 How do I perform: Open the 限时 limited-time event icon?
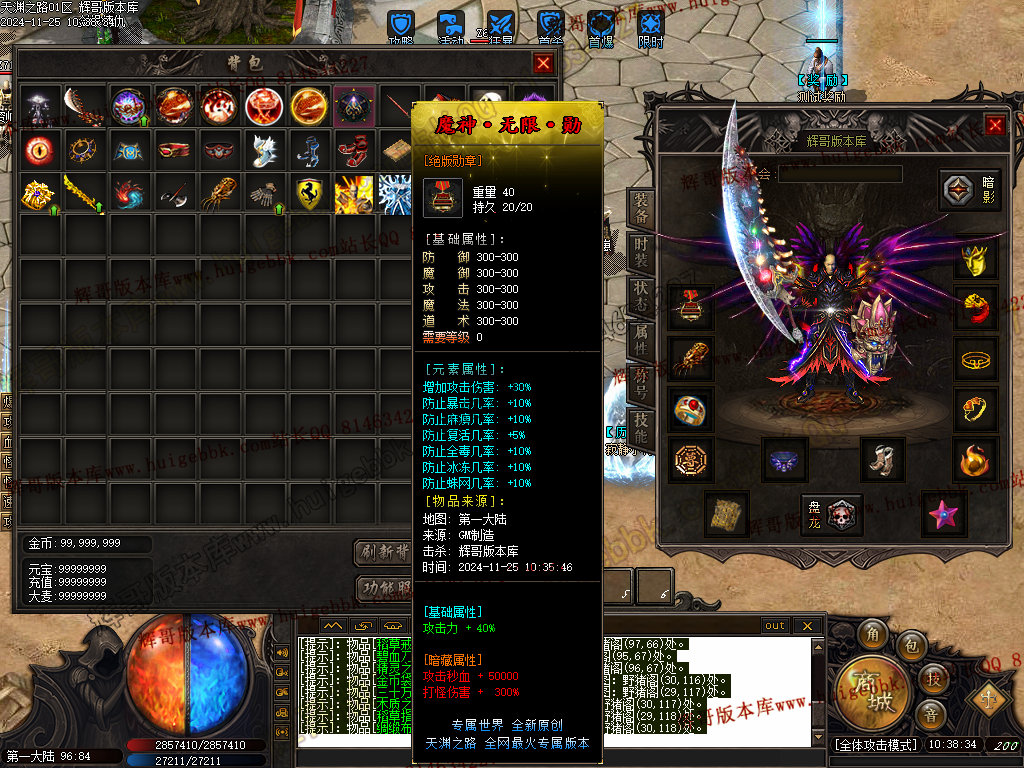651,28
